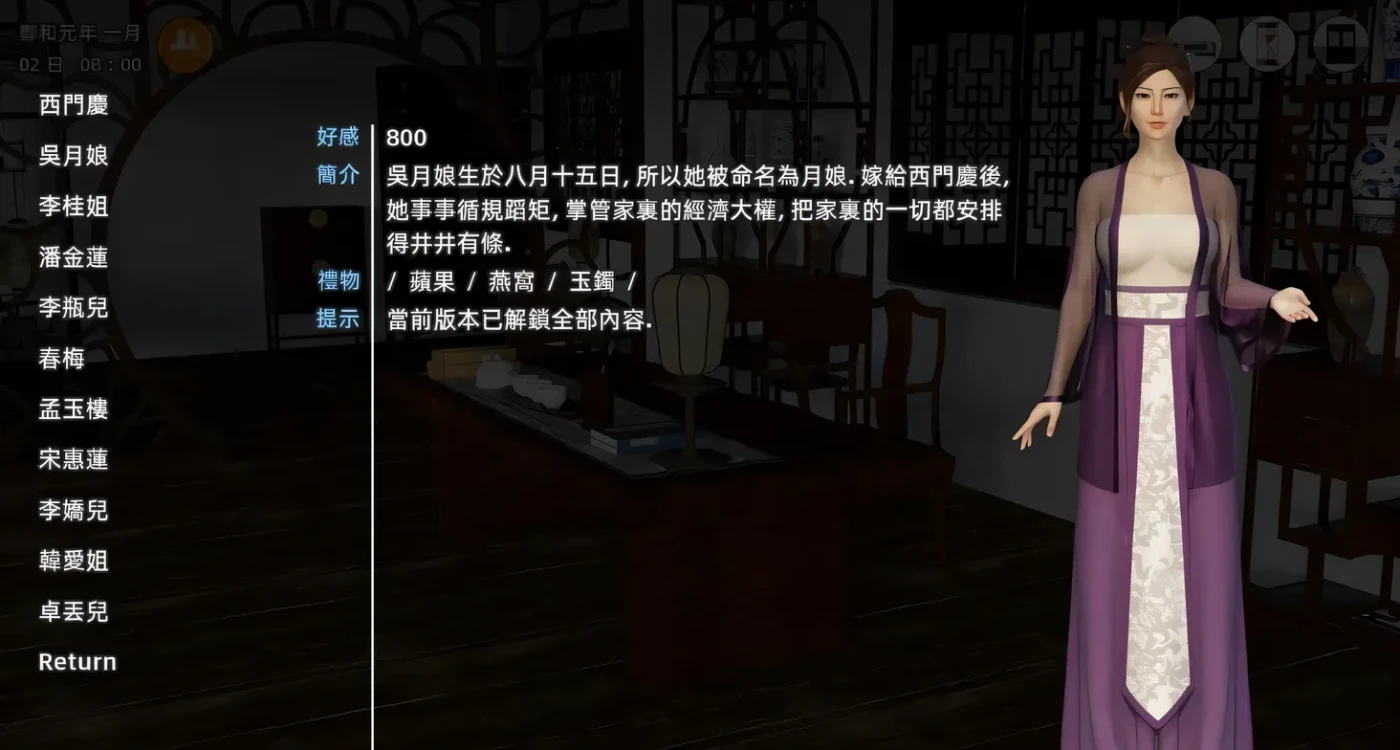Open 卓丟兒's character entry
Image resolution: width=1400 pixels, height=750 pixels.
[x=75, y=612]
